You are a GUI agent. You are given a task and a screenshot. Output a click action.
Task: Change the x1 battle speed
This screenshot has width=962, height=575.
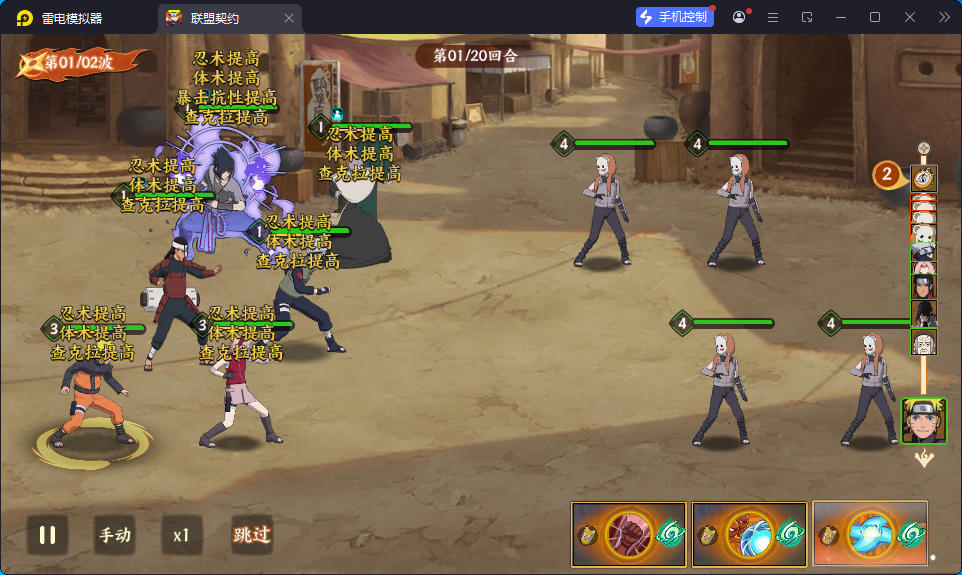(181, 535)
